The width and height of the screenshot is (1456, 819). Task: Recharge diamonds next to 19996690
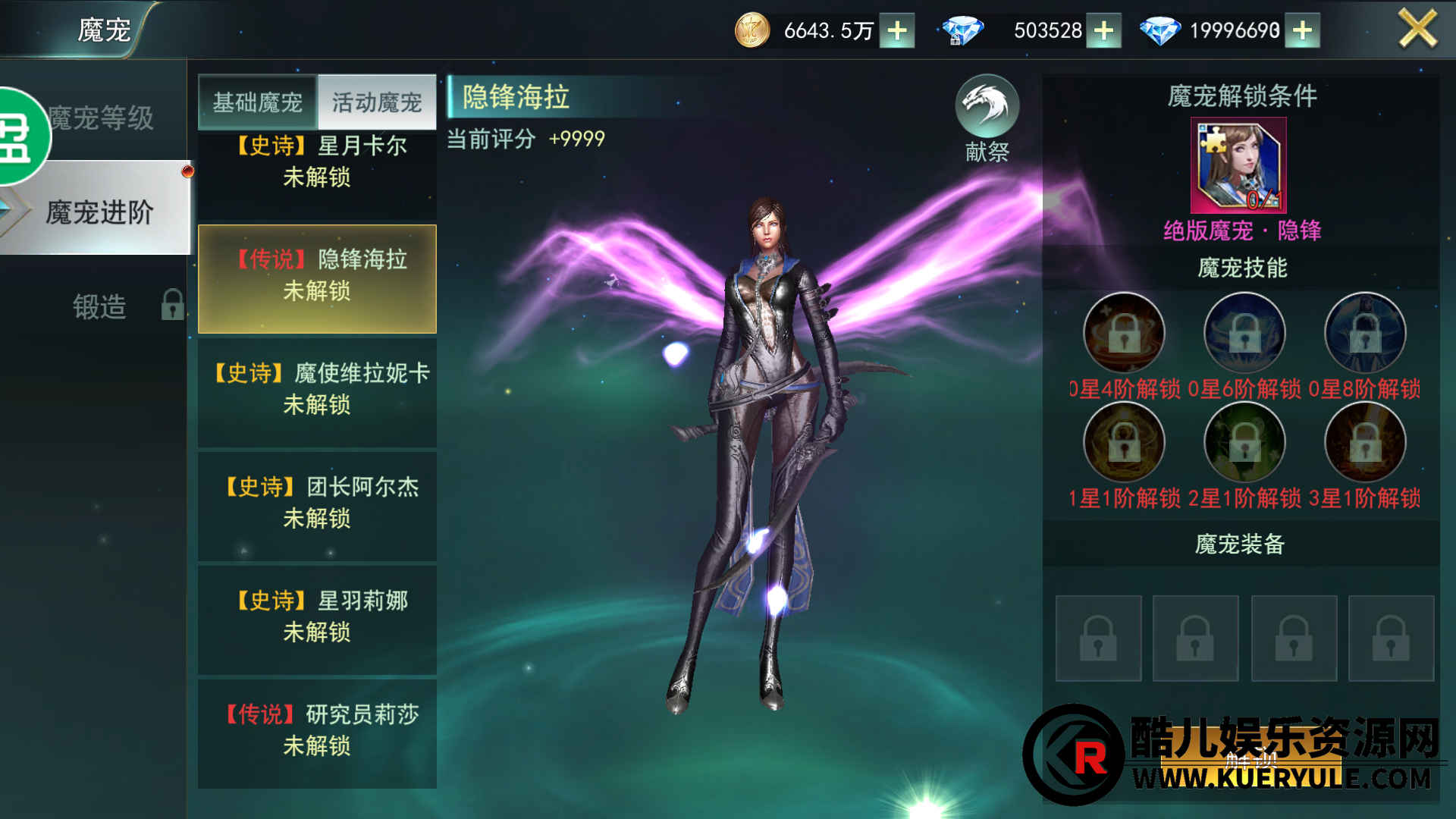tap(1302, 31)
